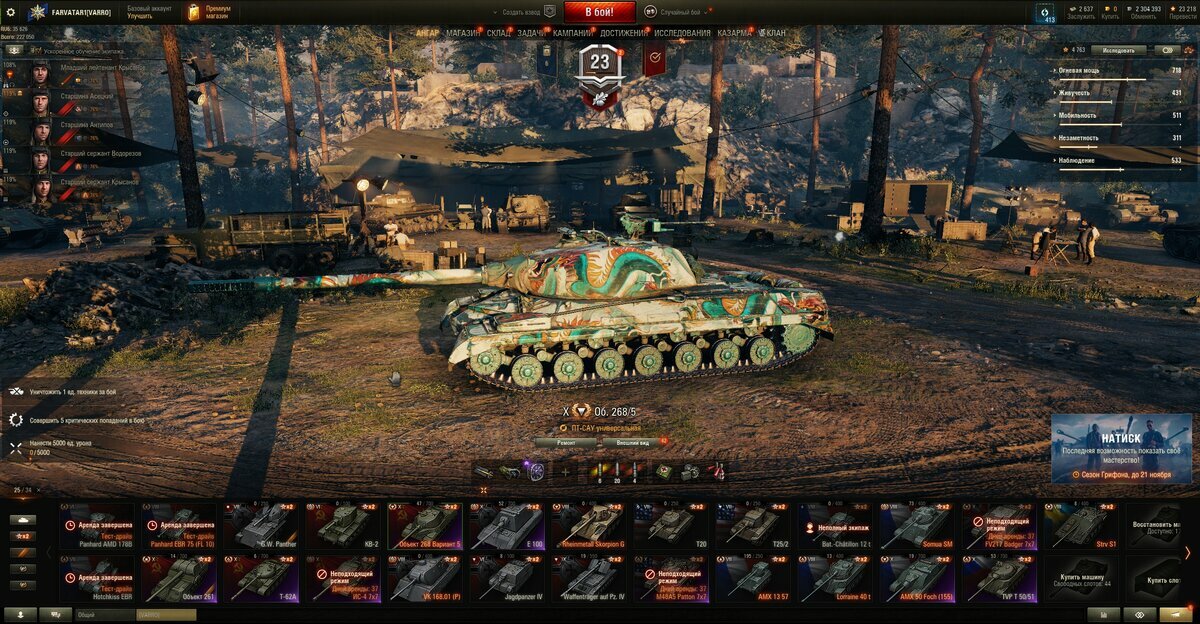Image resolution: width=1200 pixels, height=624 pixels.
Task: Go to the «Кампании» tab
Action: pos(573,33)
